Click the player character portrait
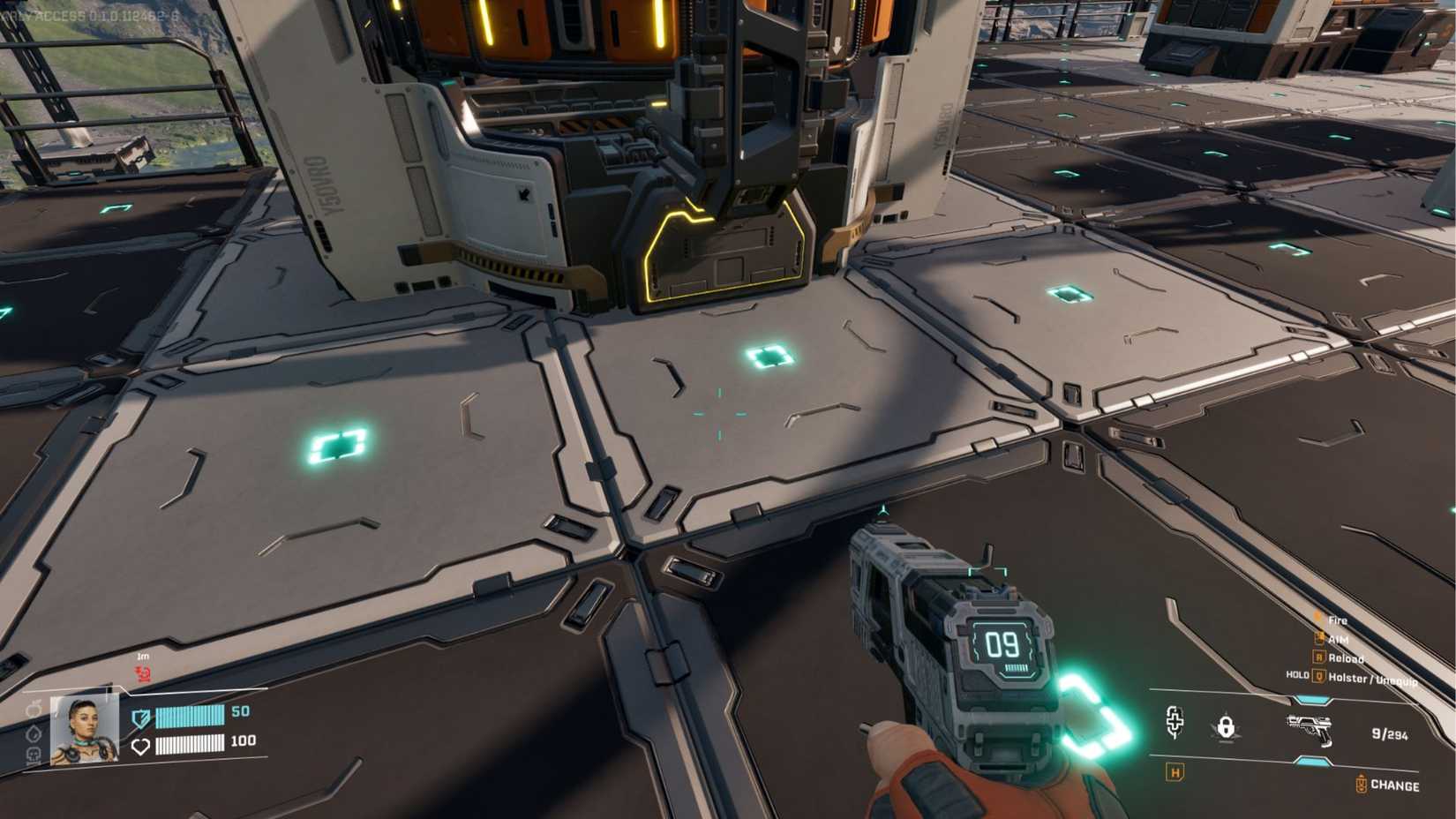The width and height of the screenshot is (1456, 819). [x=85, y=729]
